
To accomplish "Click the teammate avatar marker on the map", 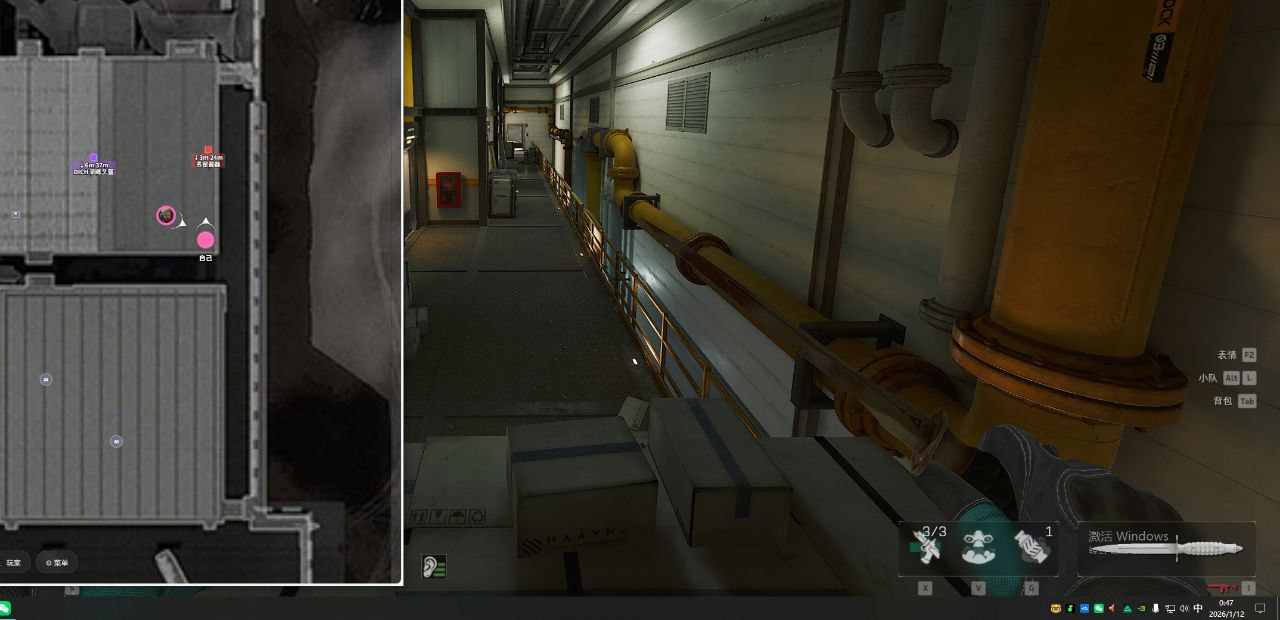I will click(166, 215).
